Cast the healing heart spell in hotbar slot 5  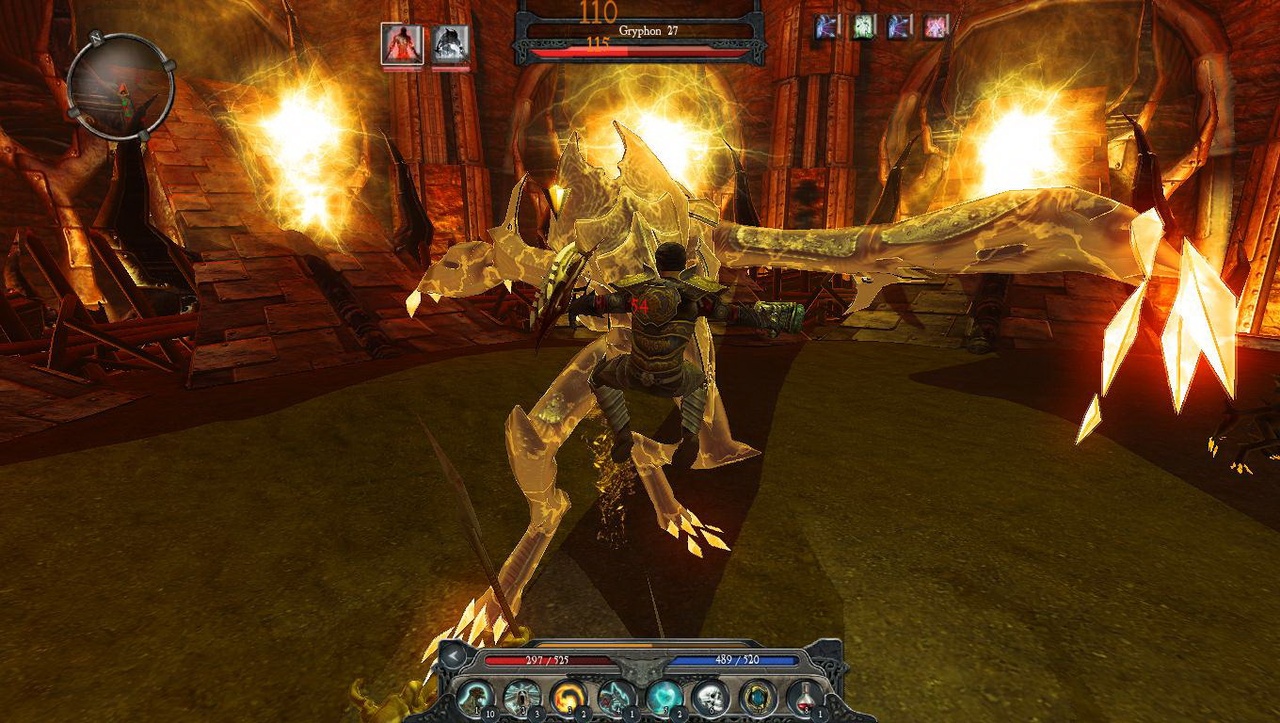(x=663, y=696)
